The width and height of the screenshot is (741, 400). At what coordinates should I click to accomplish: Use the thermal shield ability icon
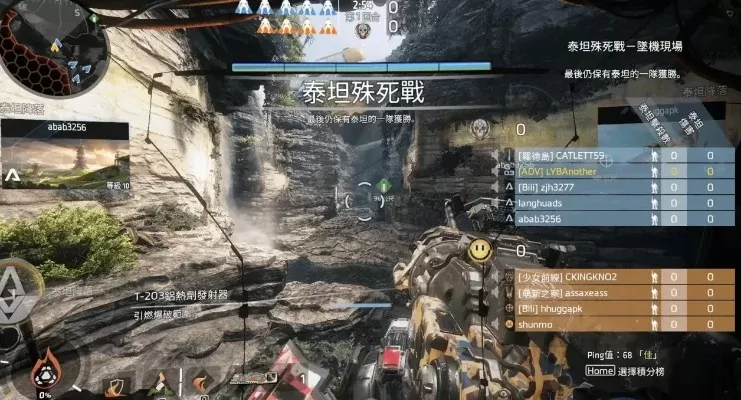[x=115, y=385]
